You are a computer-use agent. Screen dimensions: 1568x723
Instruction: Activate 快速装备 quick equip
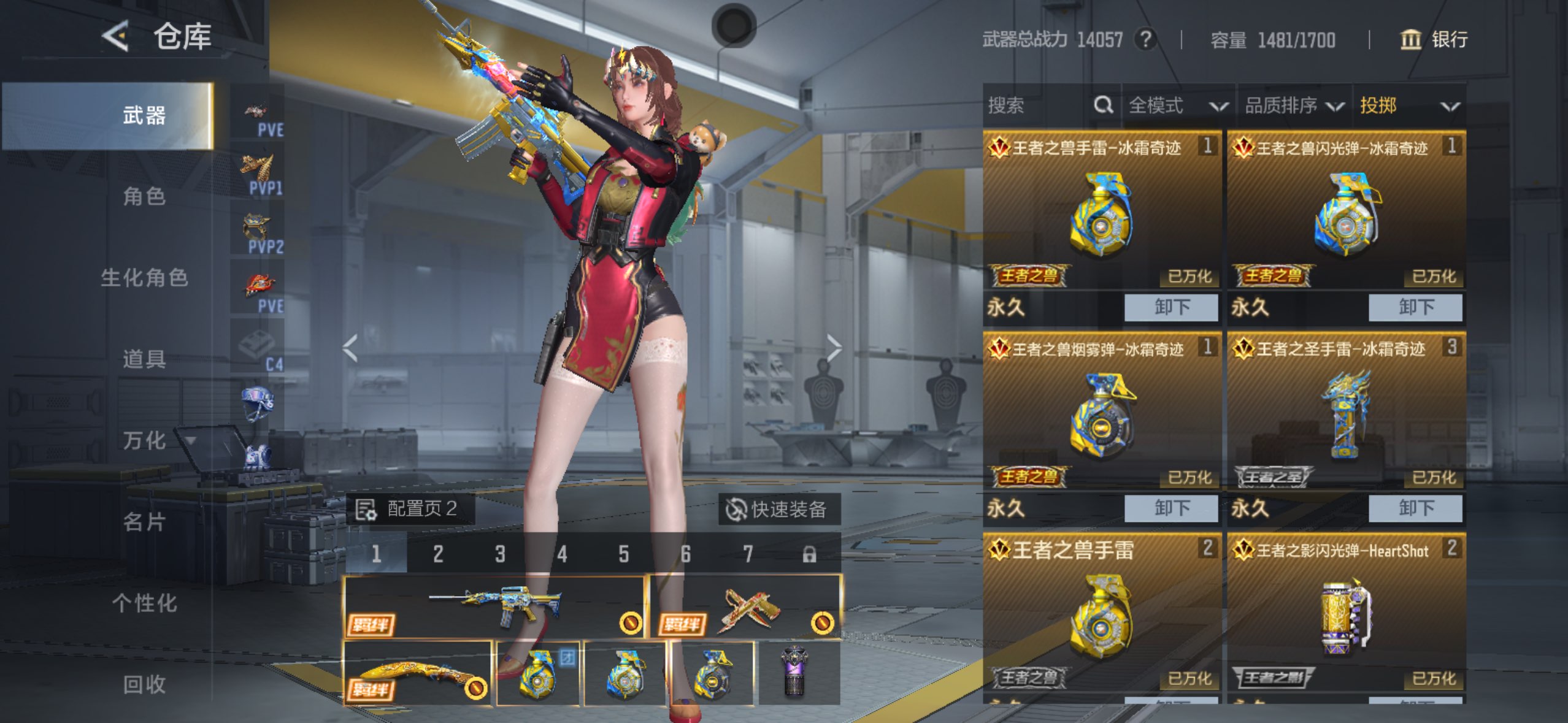coord(778,509)
